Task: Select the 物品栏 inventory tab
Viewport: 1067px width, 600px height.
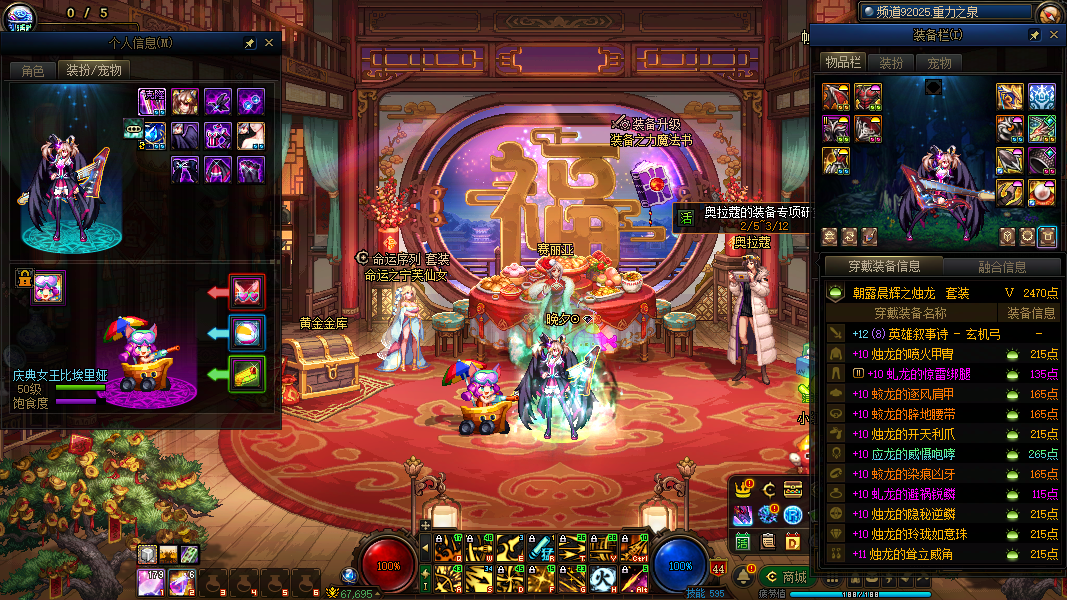Action: pos(842,63)
